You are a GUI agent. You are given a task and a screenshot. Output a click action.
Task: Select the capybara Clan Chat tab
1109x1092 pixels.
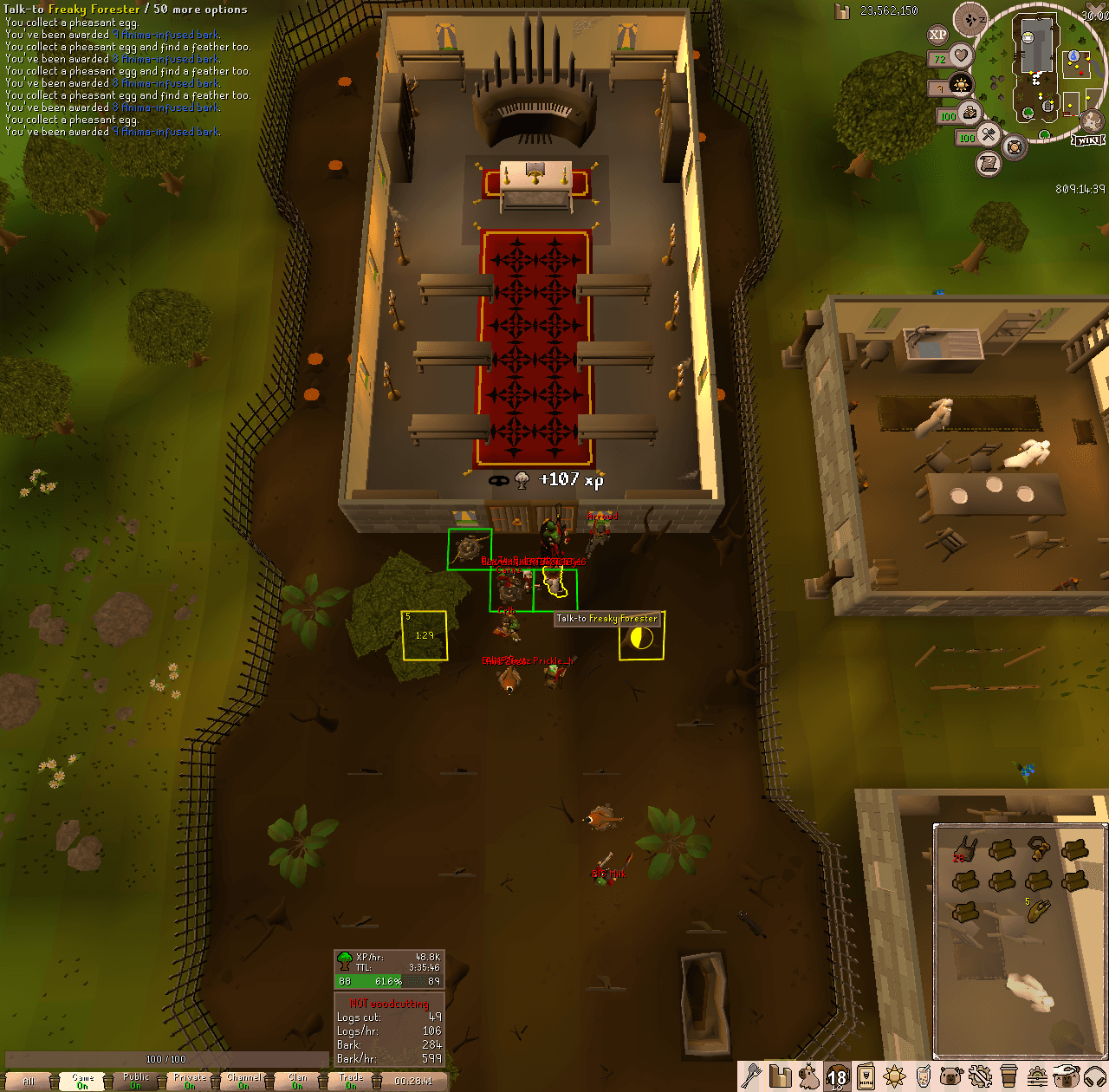tap(950, 1079)
